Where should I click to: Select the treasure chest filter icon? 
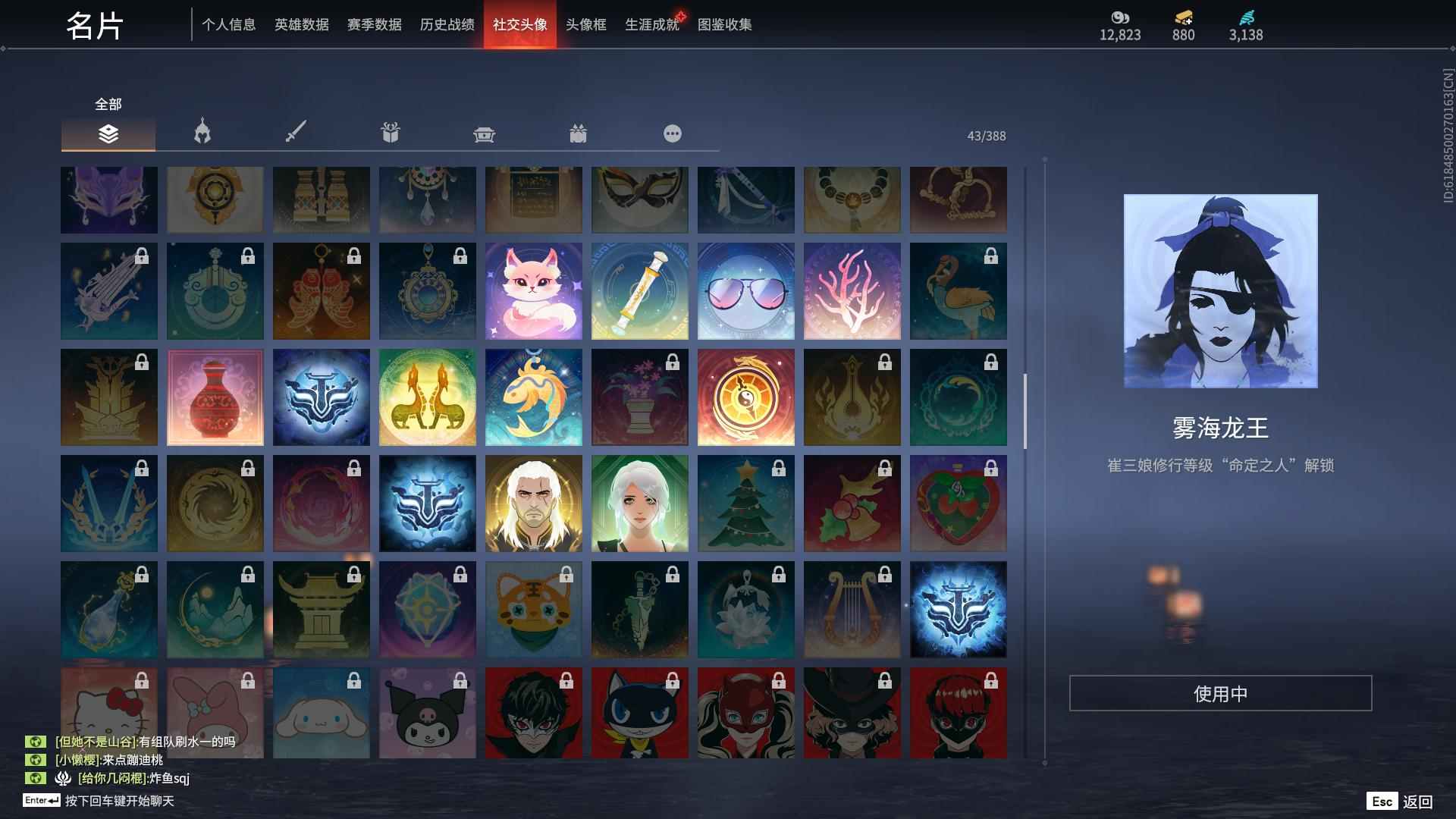(x=484, y=133)
